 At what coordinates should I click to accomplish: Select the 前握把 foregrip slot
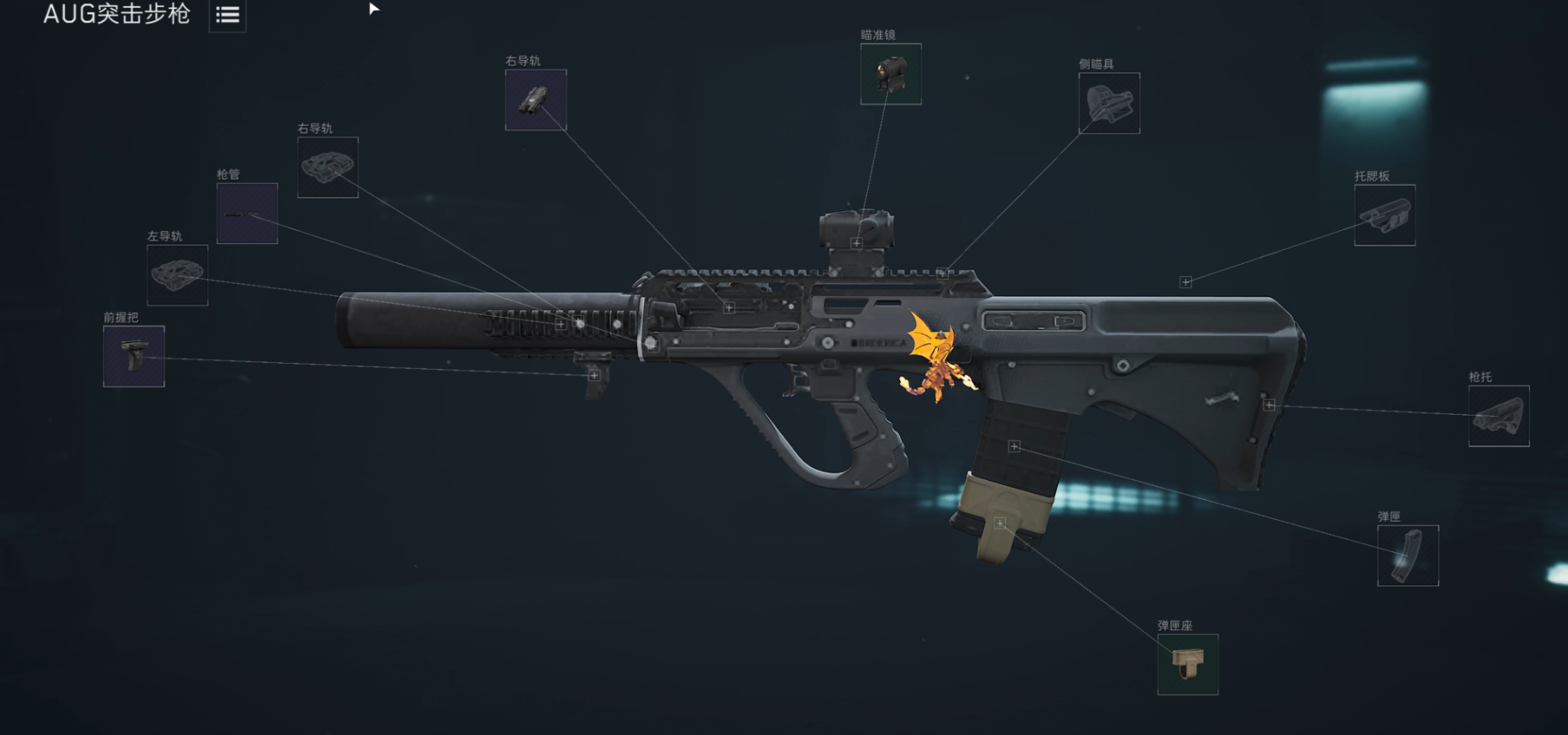(134, 356)
